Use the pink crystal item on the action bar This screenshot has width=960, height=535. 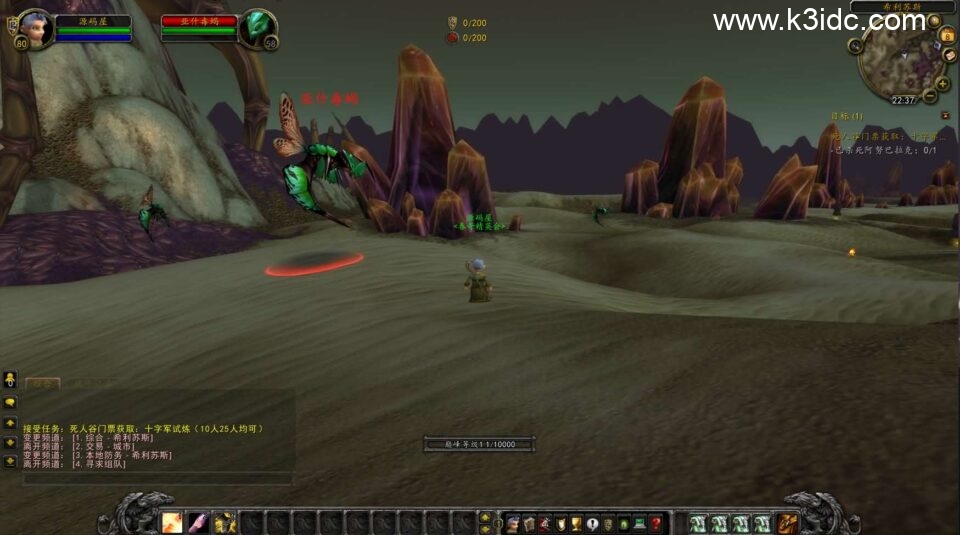[x=198, y=522]
